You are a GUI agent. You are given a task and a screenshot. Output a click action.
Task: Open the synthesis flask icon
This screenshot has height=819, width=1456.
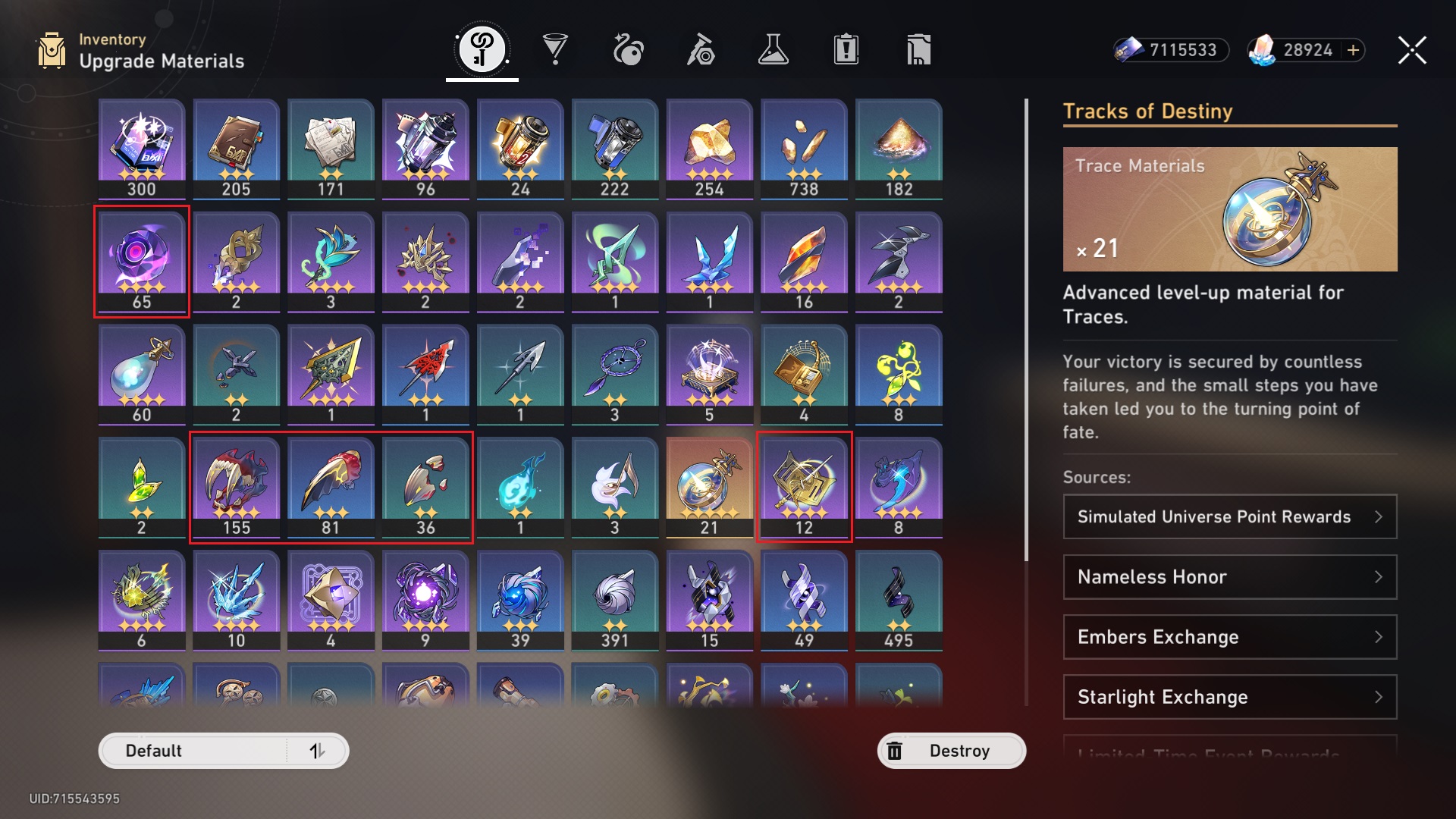[773, 49]
